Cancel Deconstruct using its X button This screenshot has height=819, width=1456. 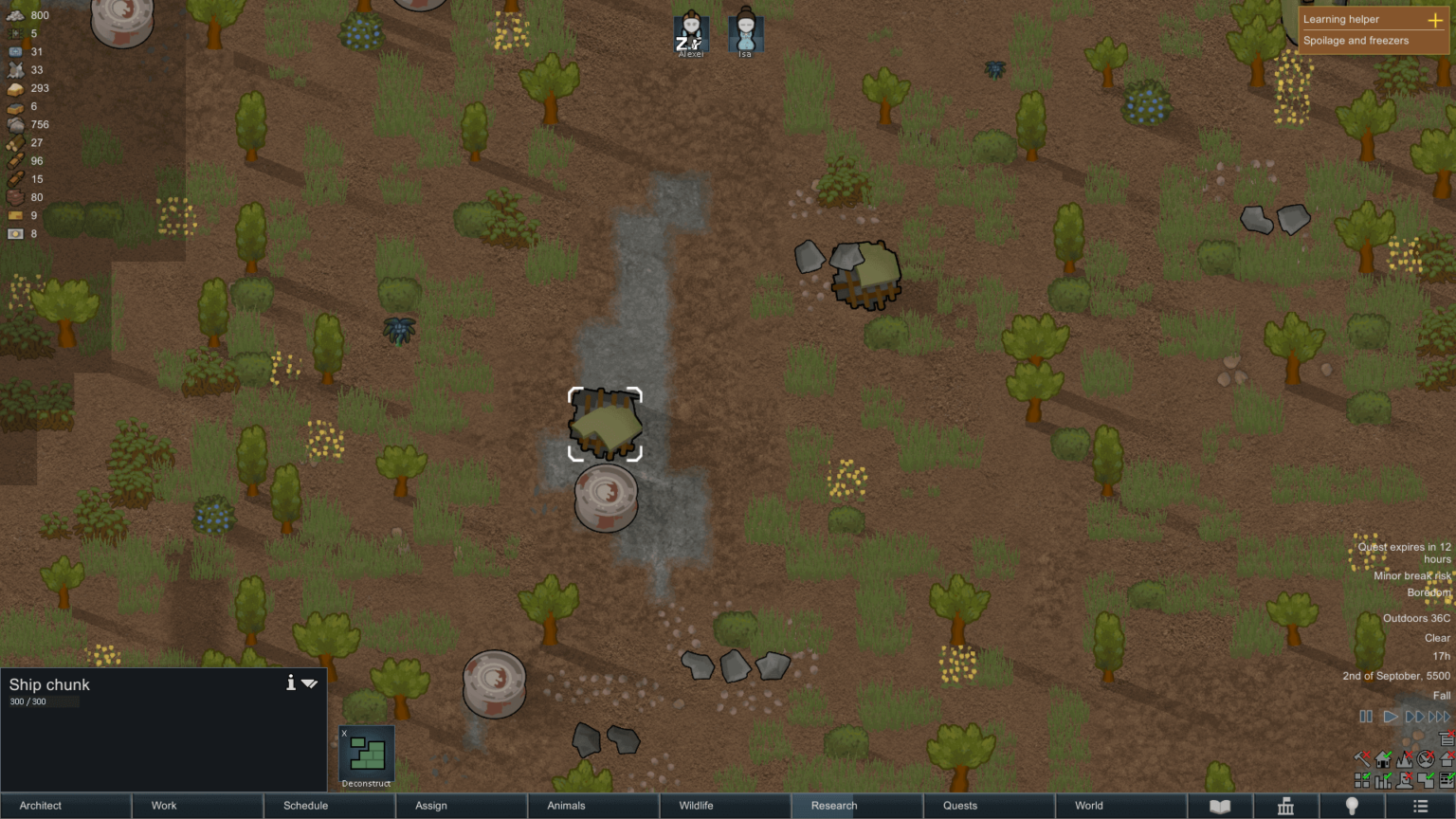click(344, 733)
